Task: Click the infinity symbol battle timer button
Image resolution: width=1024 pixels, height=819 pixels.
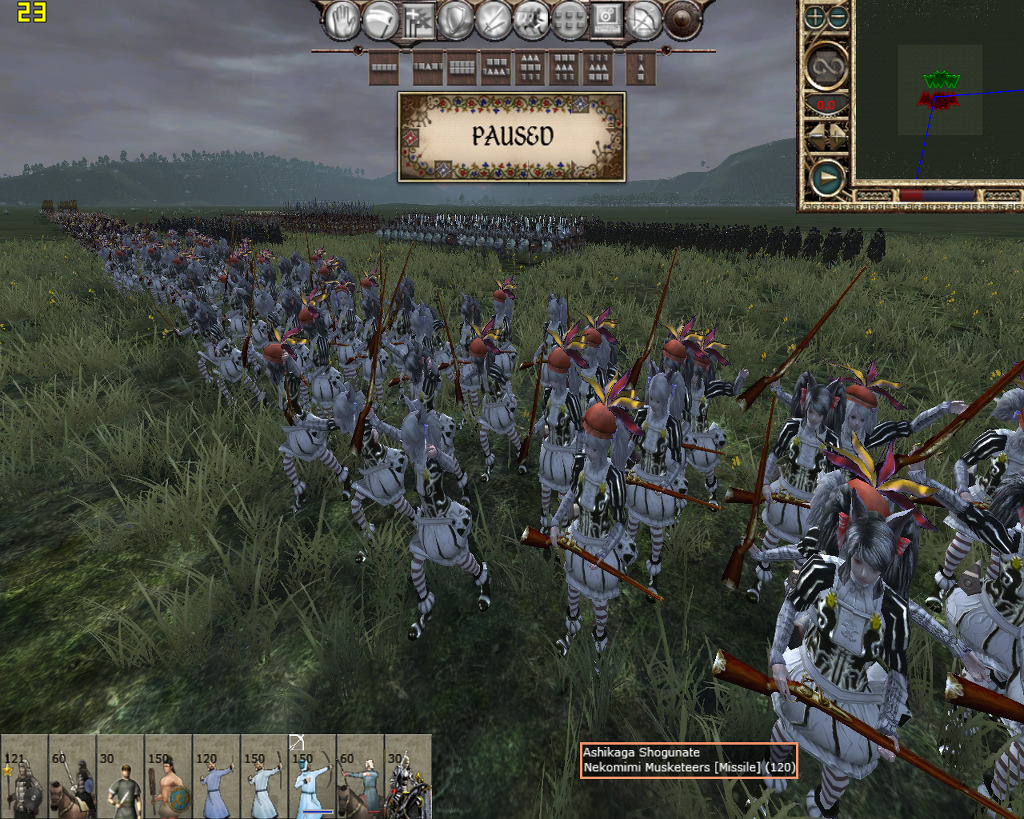Action: (x=826, y=65)
